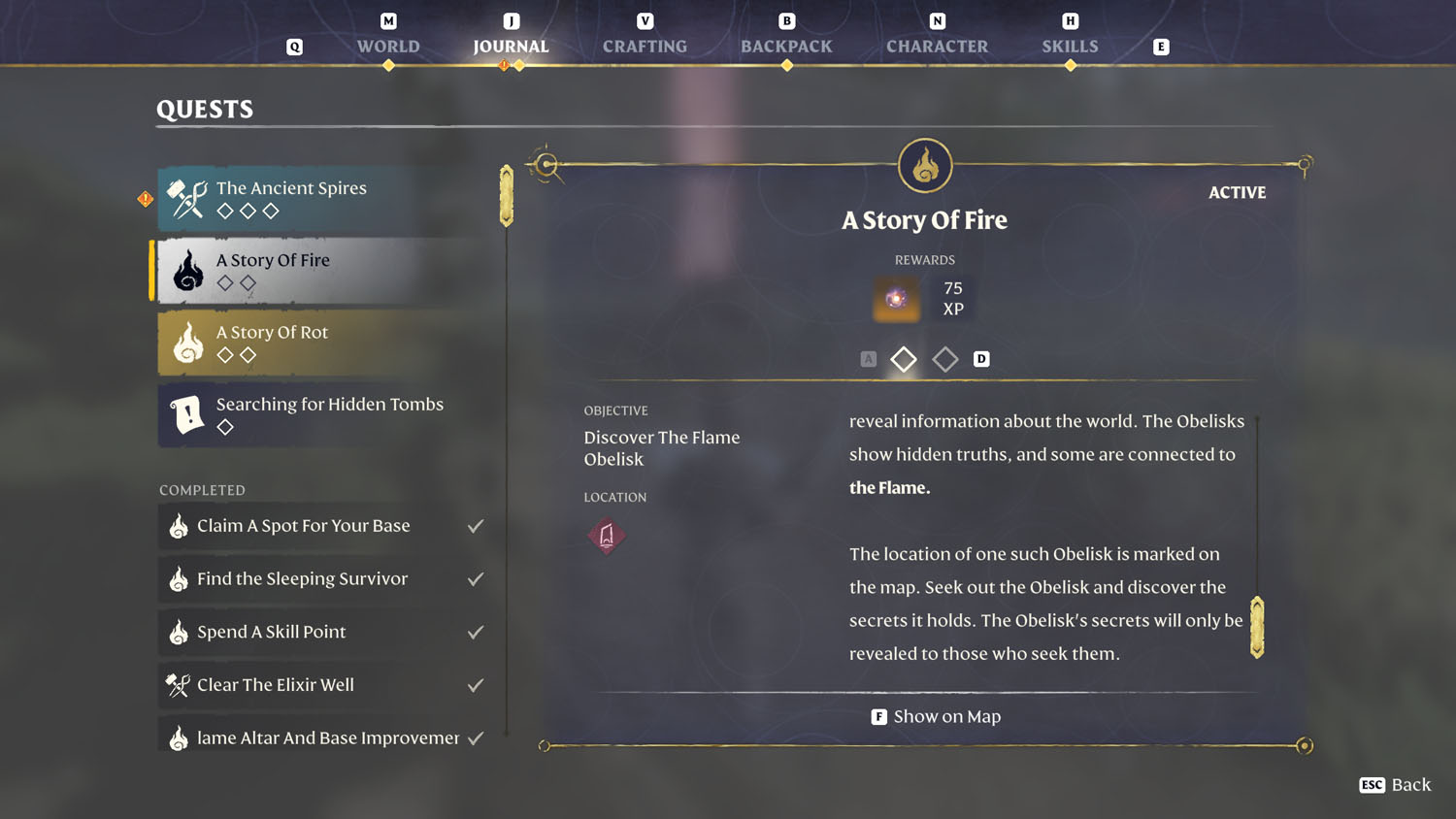Click the flame icon on A Story Of Rot
This screenshot has height=819, width=1456.
(185, 342)
